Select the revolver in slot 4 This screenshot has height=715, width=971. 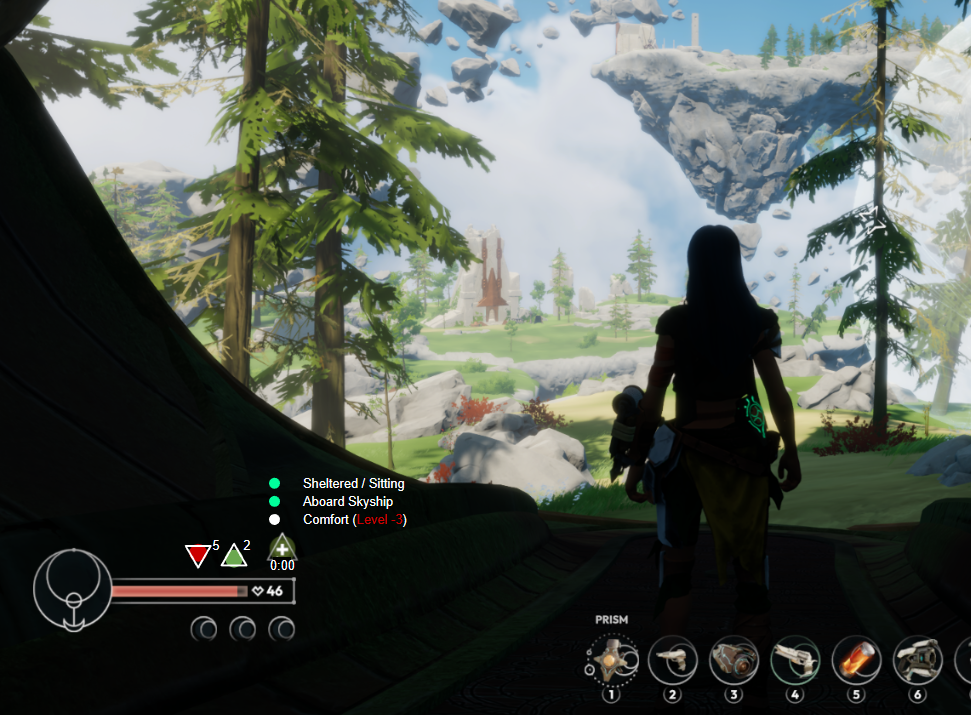tap(796, 660)
